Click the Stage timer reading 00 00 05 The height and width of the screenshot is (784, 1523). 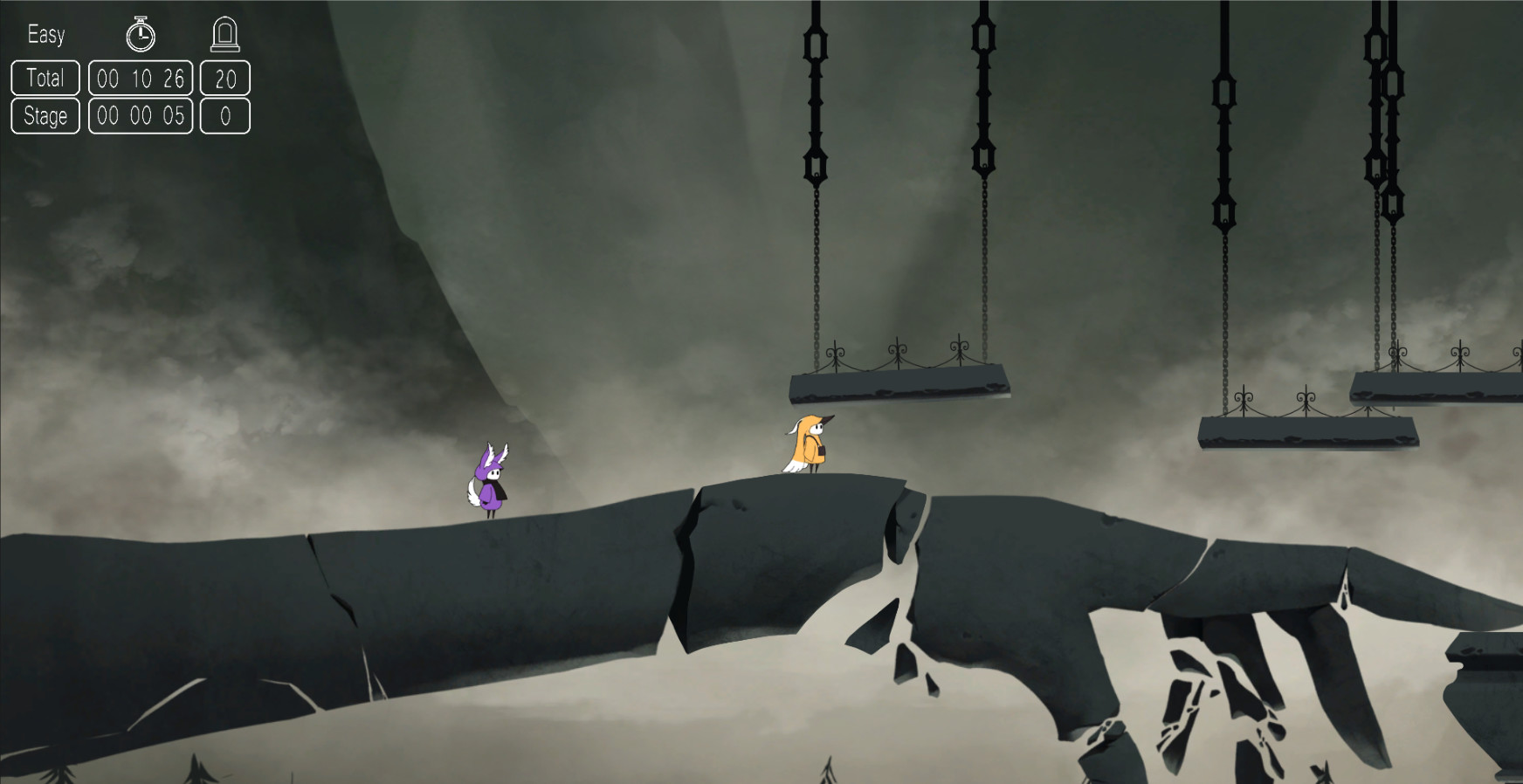tap(140, 116)
